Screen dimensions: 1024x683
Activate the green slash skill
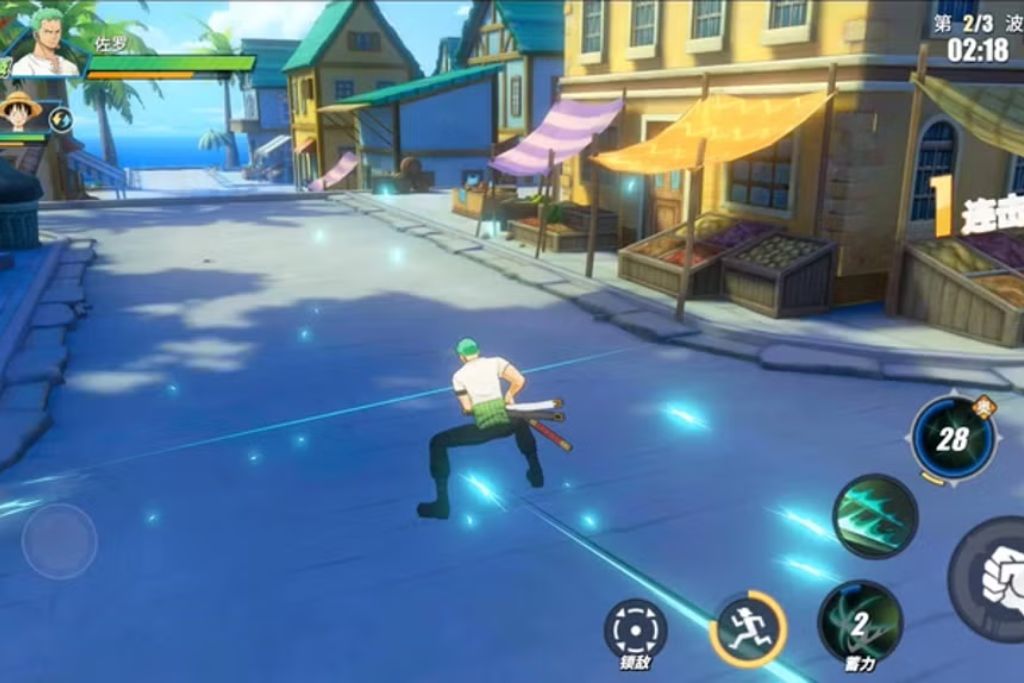point(875,516)
